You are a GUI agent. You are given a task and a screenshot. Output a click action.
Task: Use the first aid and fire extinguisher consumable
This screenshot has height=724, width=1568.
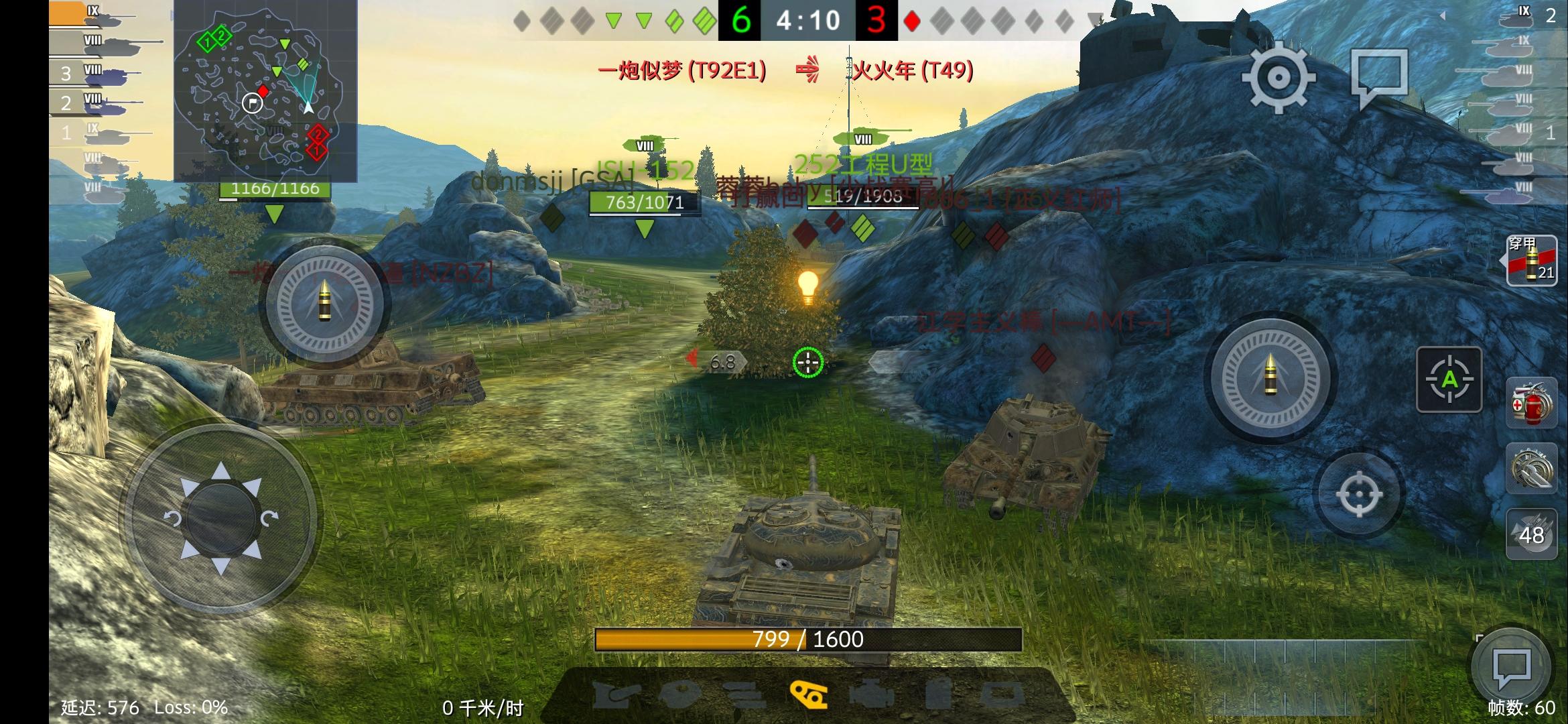point(1530,404)
